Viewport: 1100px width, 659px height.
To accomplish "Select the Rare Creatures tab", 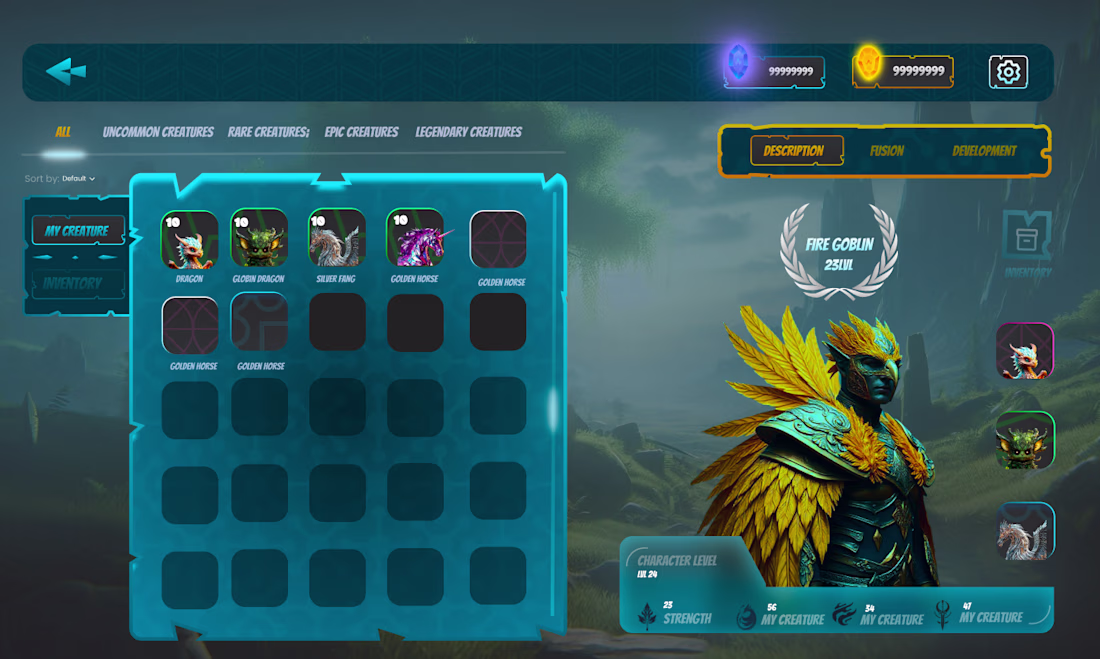I will 268,132.
